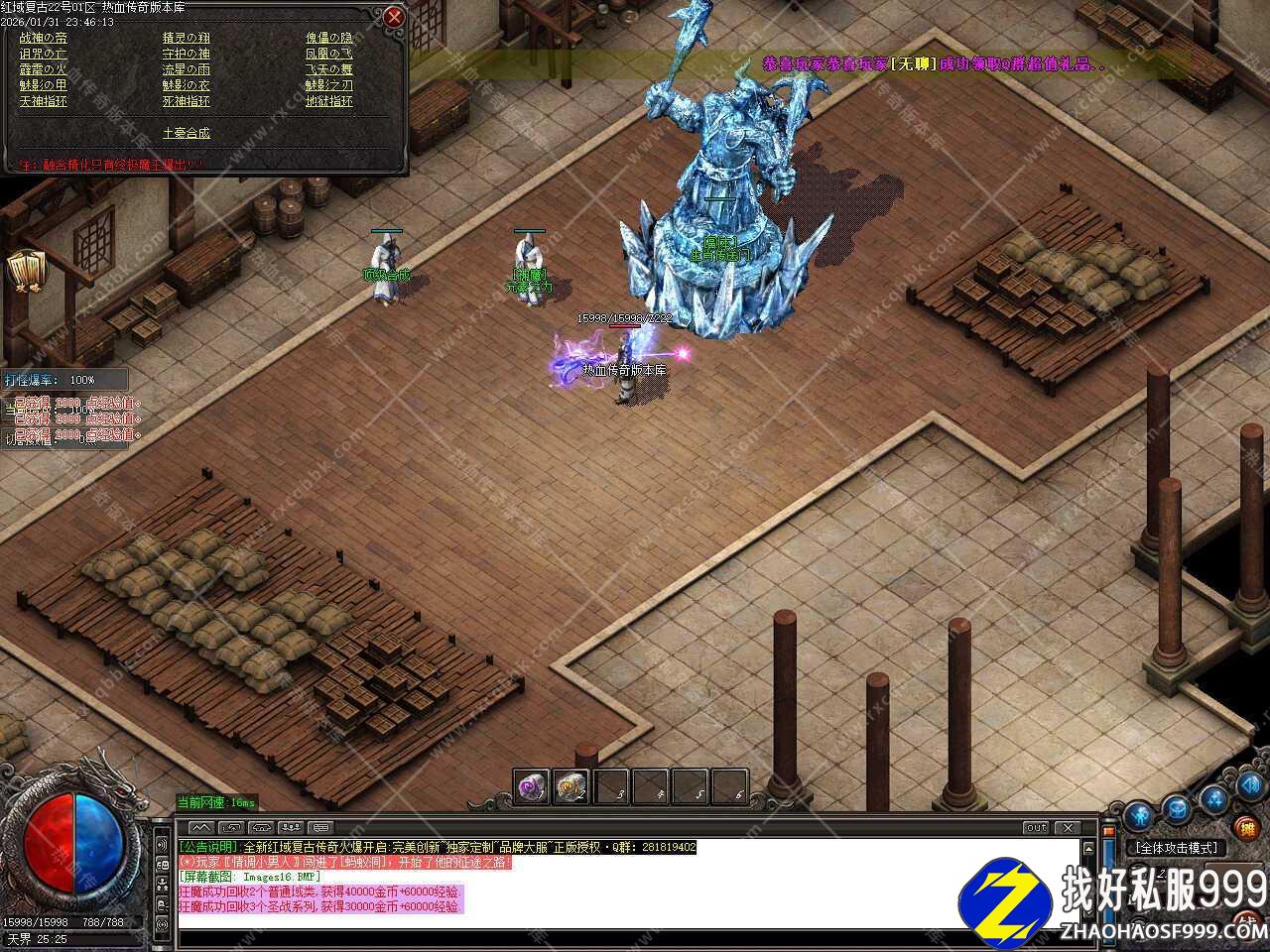Image resolution: width=1270 pixels, height=952 pixels.
Task: Open the 傀儡の隐 synthesis link
Action: [329, 38]
